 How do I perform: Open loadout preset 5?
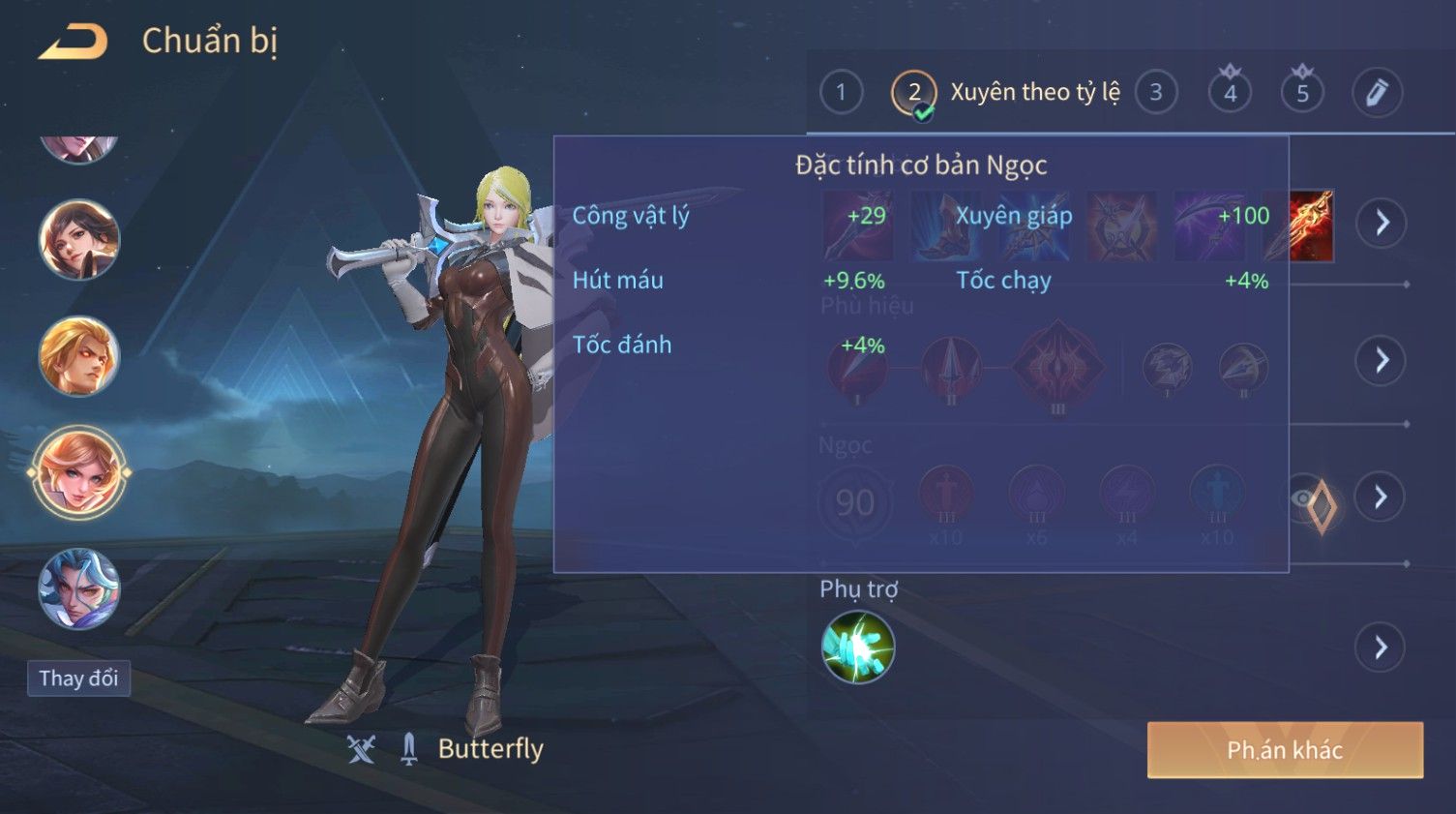click(1302, 93)
